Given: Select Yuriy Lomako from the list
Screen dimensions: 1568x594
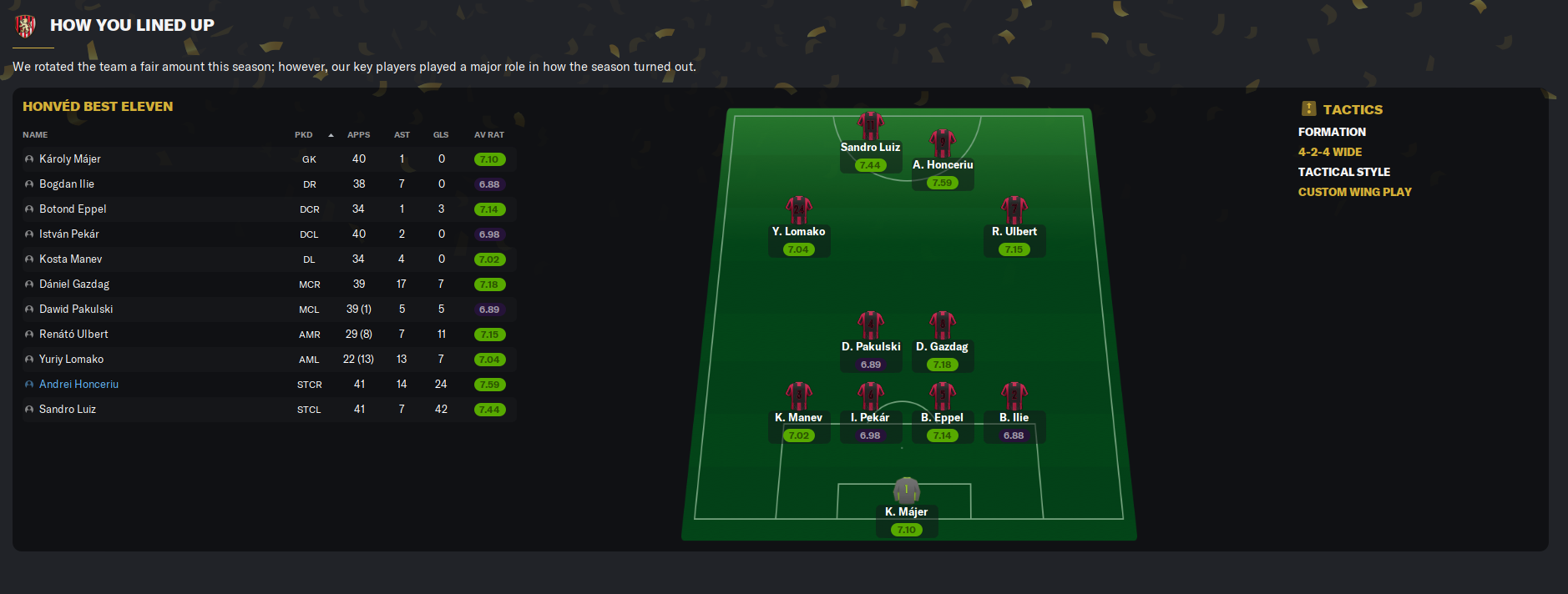Looking at the screenshot, I should [x=72, y=360].
